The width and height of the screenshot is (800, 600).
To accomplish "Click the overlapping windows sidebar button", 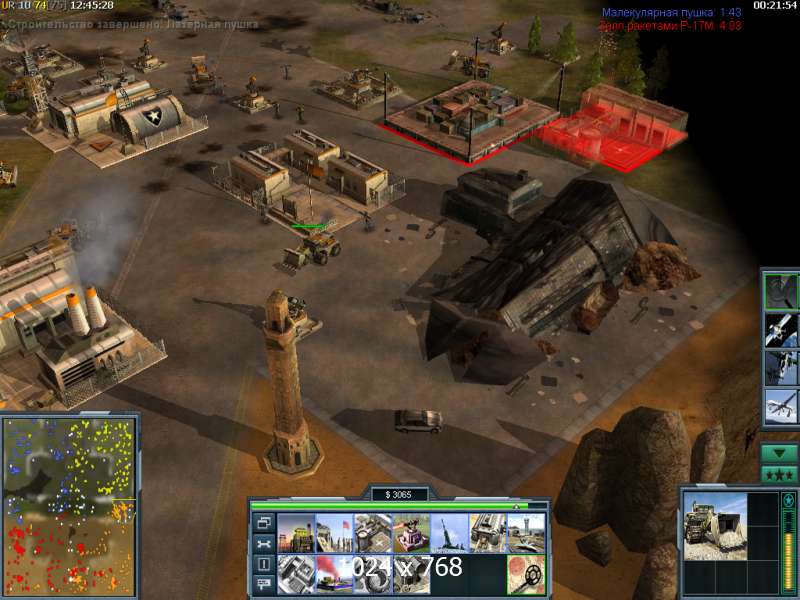I will [264, 523].
